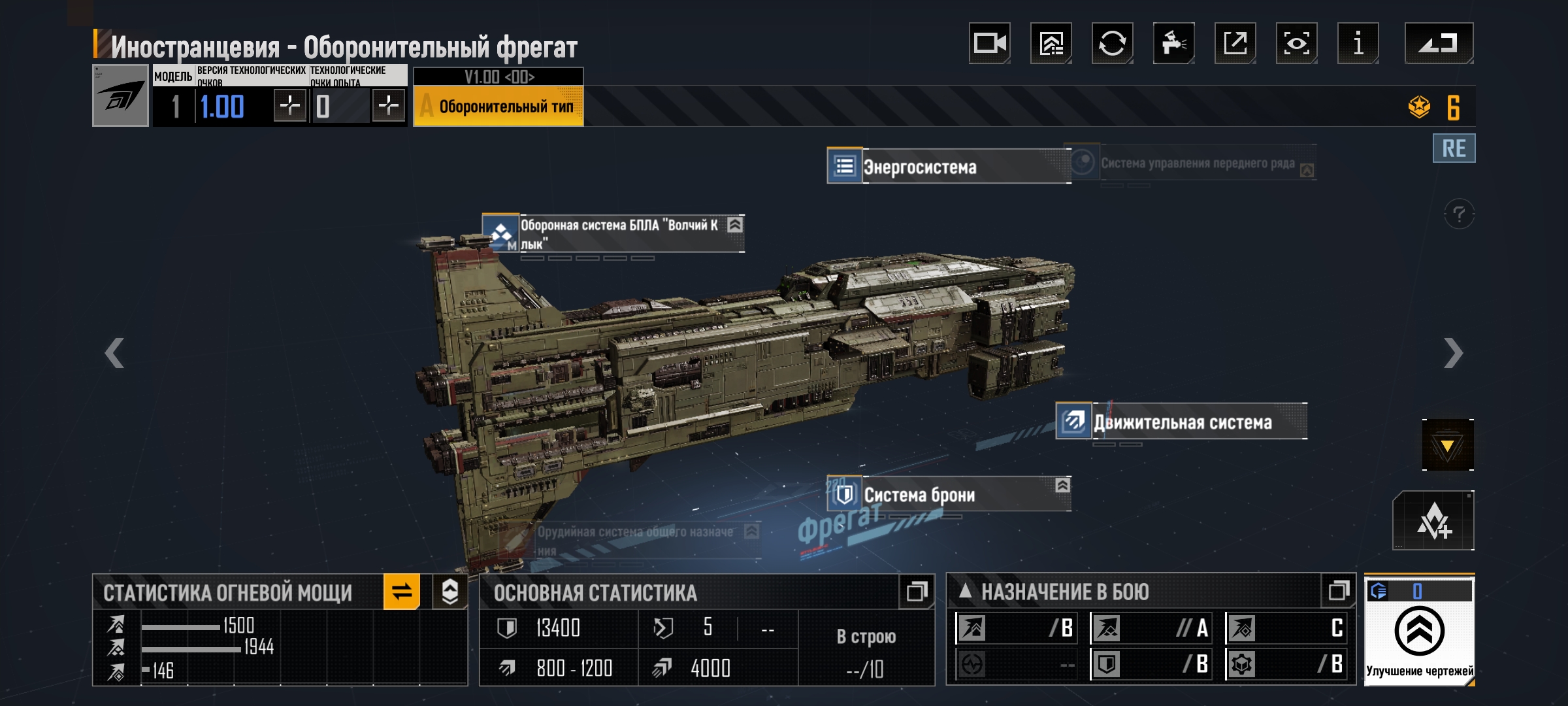Show the previous ship with left arrow
The image size is (1568, 706).
coord(114,353)
